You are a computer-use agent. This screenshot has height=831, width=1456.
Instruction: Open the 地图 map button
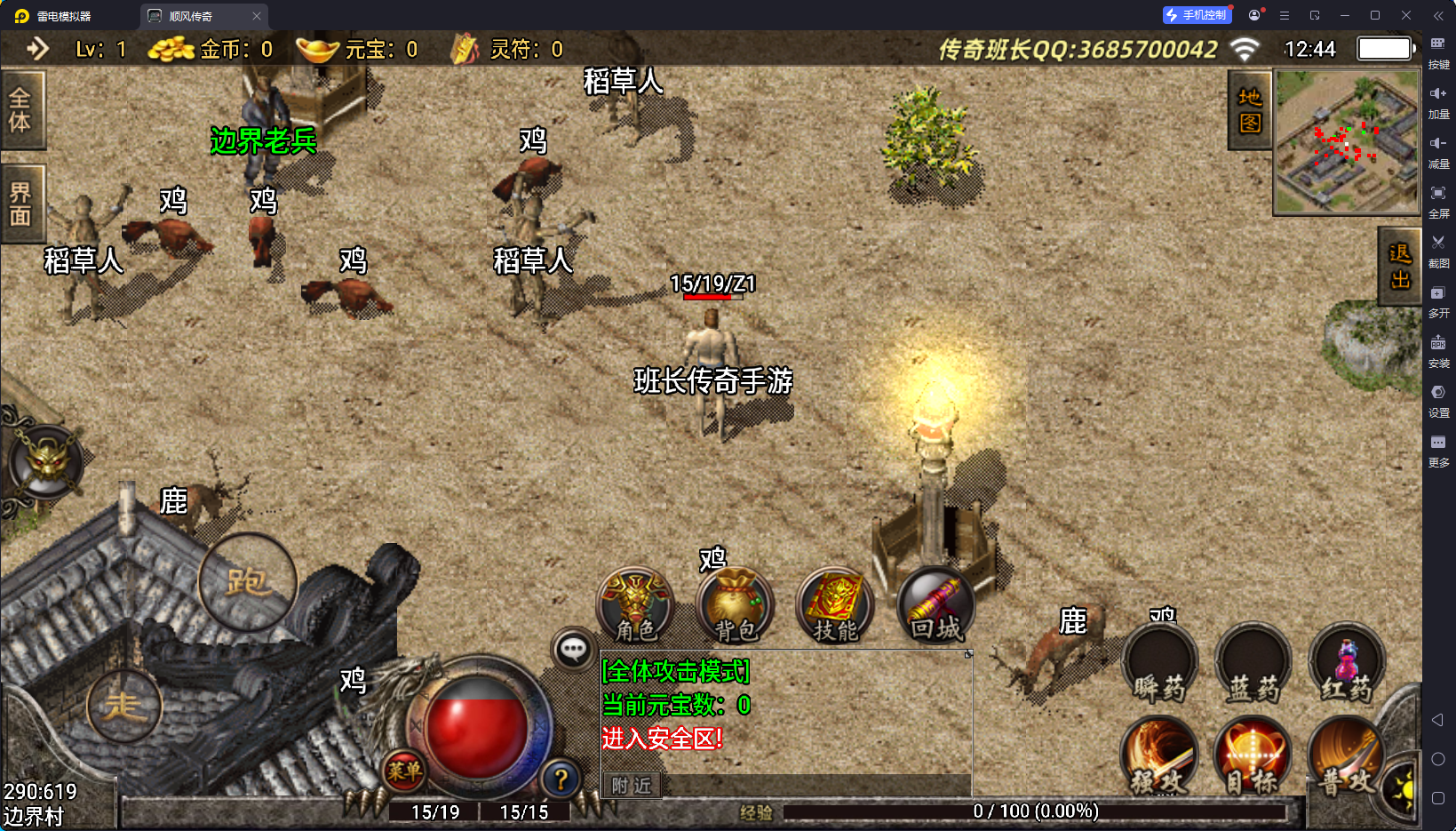click(1250, 110)
